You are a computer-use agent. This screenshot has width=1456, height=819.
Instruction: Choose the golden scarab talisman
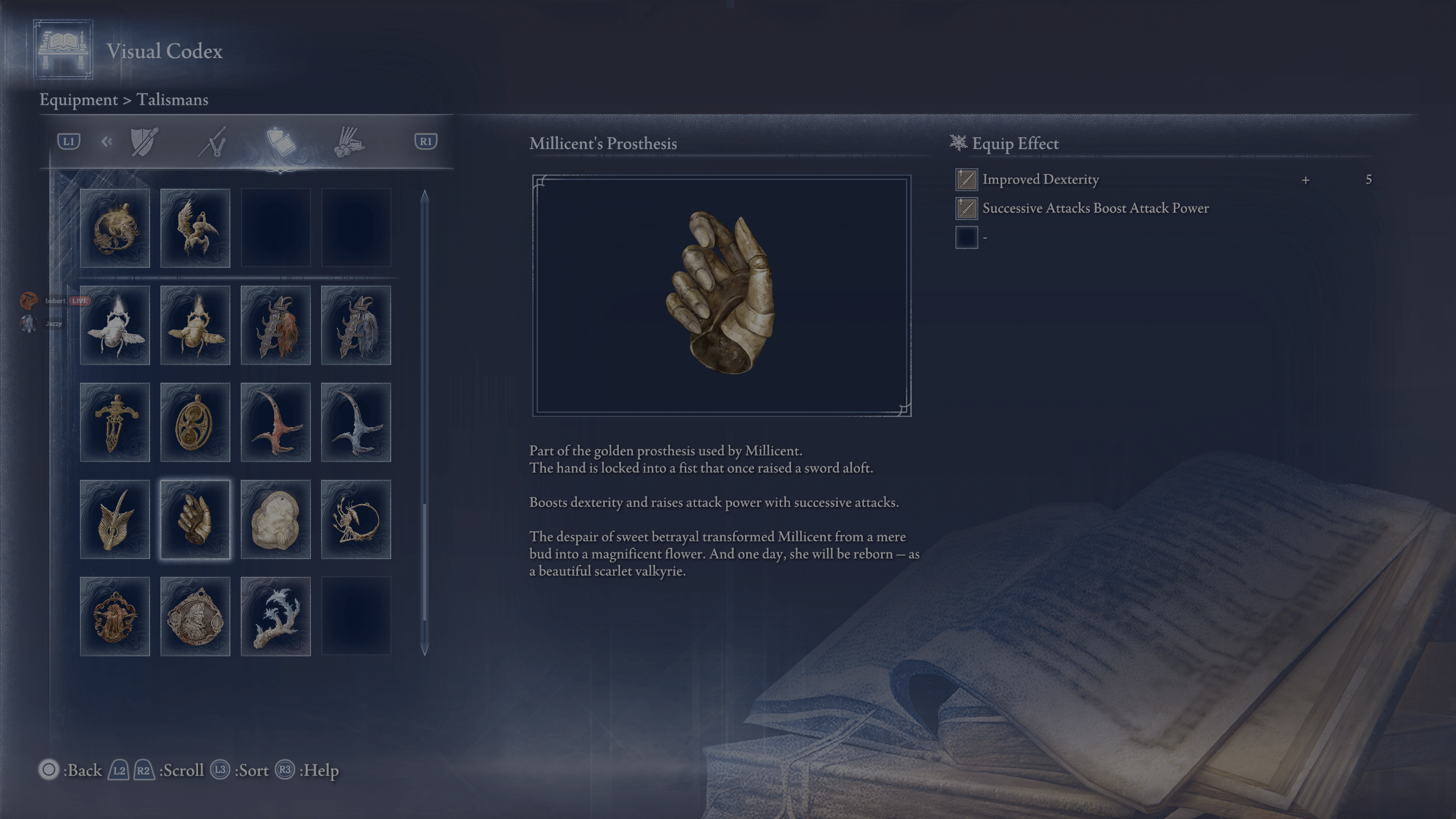pyautogui.click(x=195, y=325)
